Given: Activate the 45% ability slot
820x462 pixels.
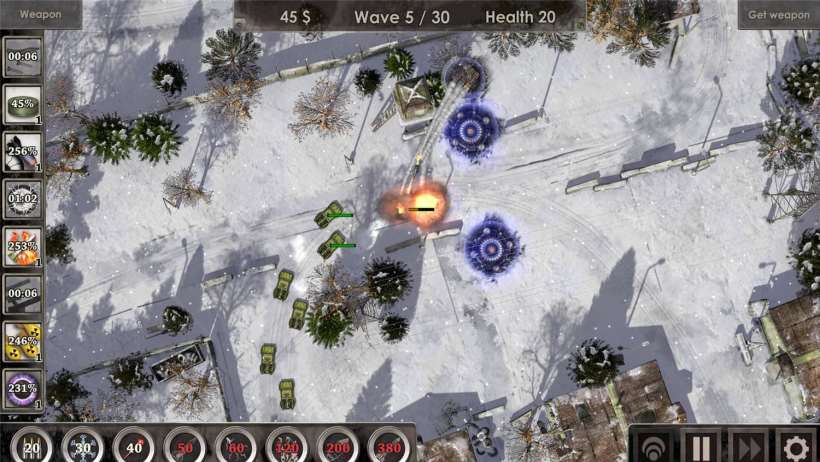Looking at the screenshot, I should tap(22, 104).
